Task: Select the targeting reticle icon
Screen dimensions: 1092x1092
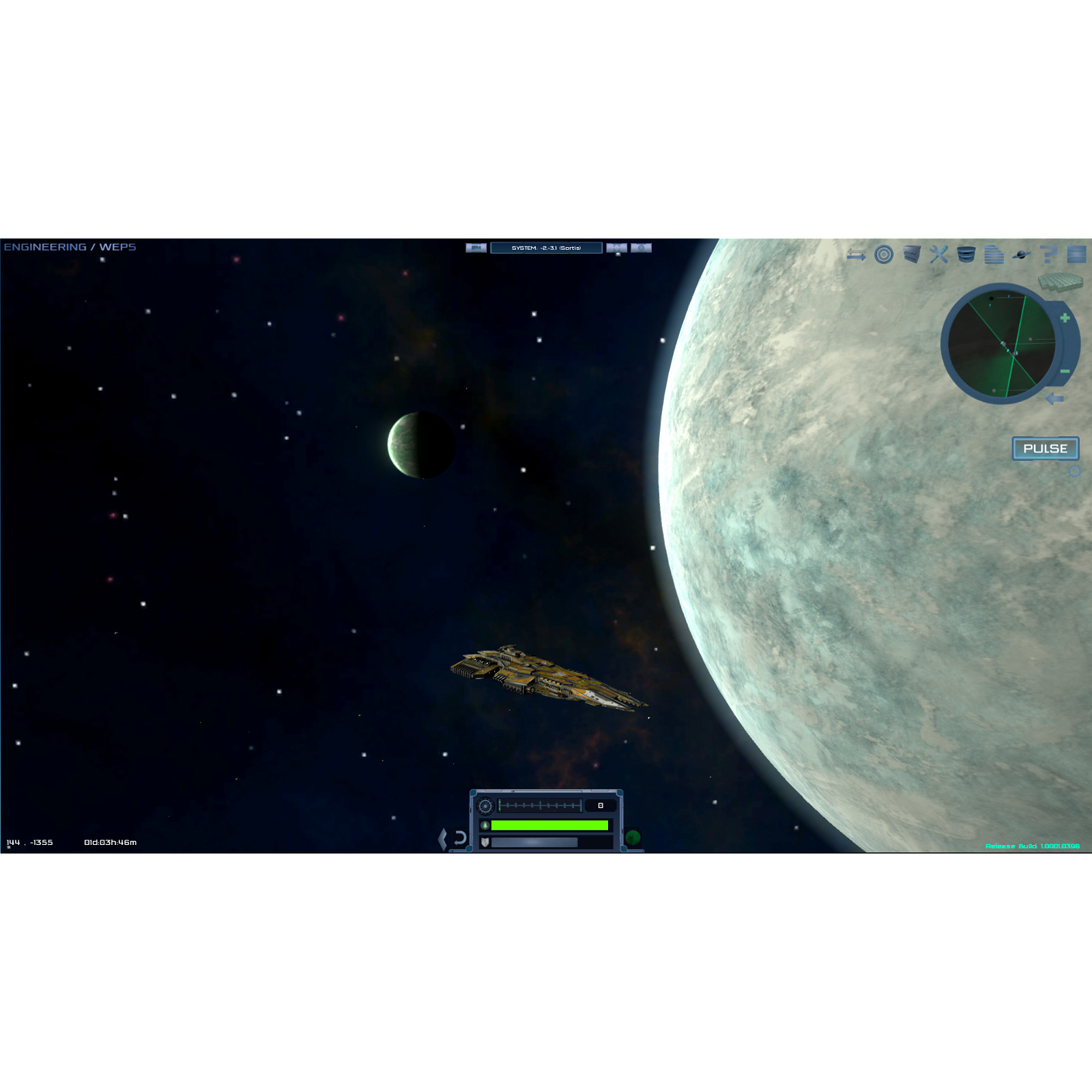Action: [885, 254]
